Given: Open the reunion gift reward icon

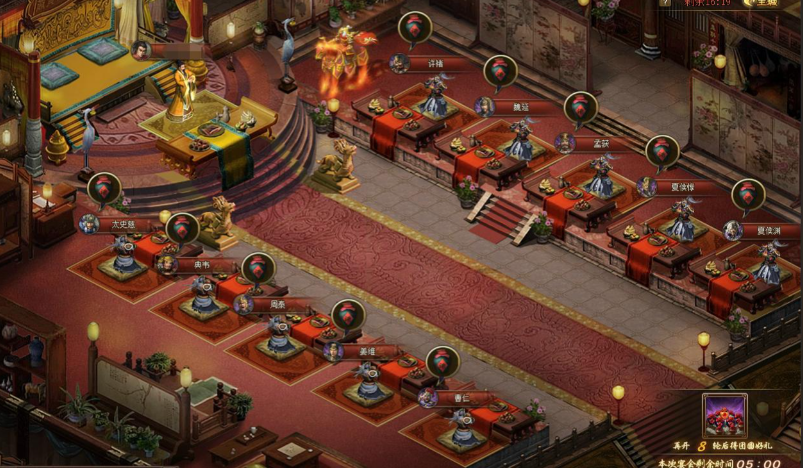Looking at the screenshot, I should click(x=725, y=415).
